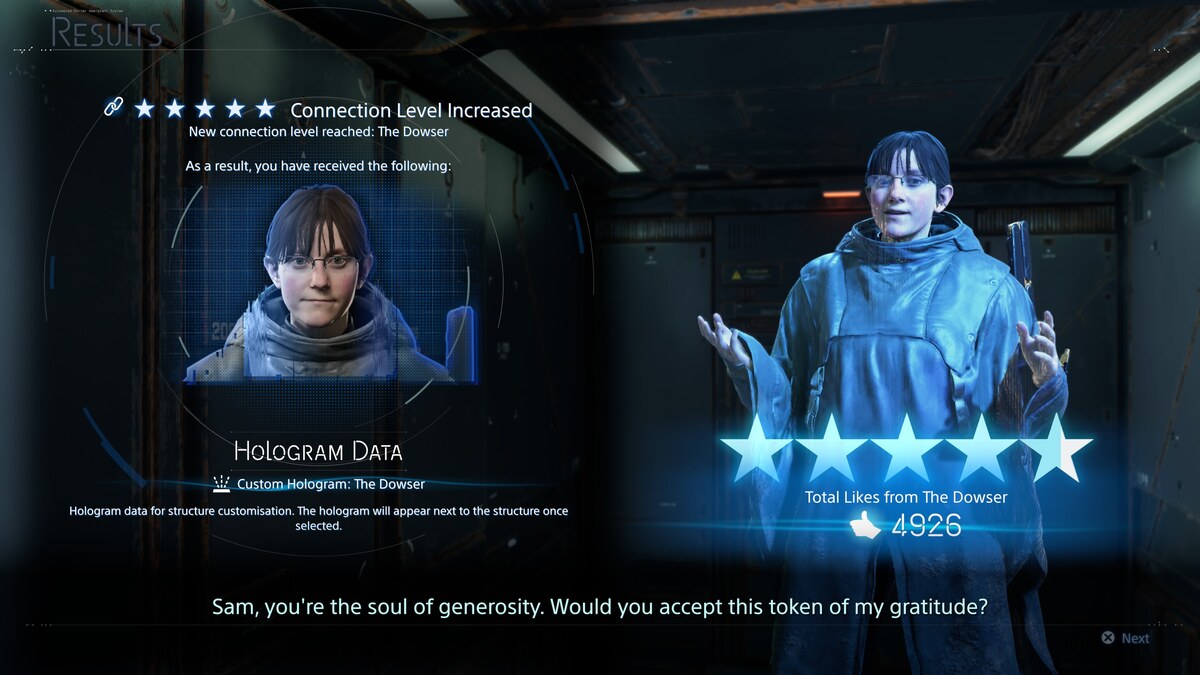Continue with the Next button

[x=1125, y=638]
